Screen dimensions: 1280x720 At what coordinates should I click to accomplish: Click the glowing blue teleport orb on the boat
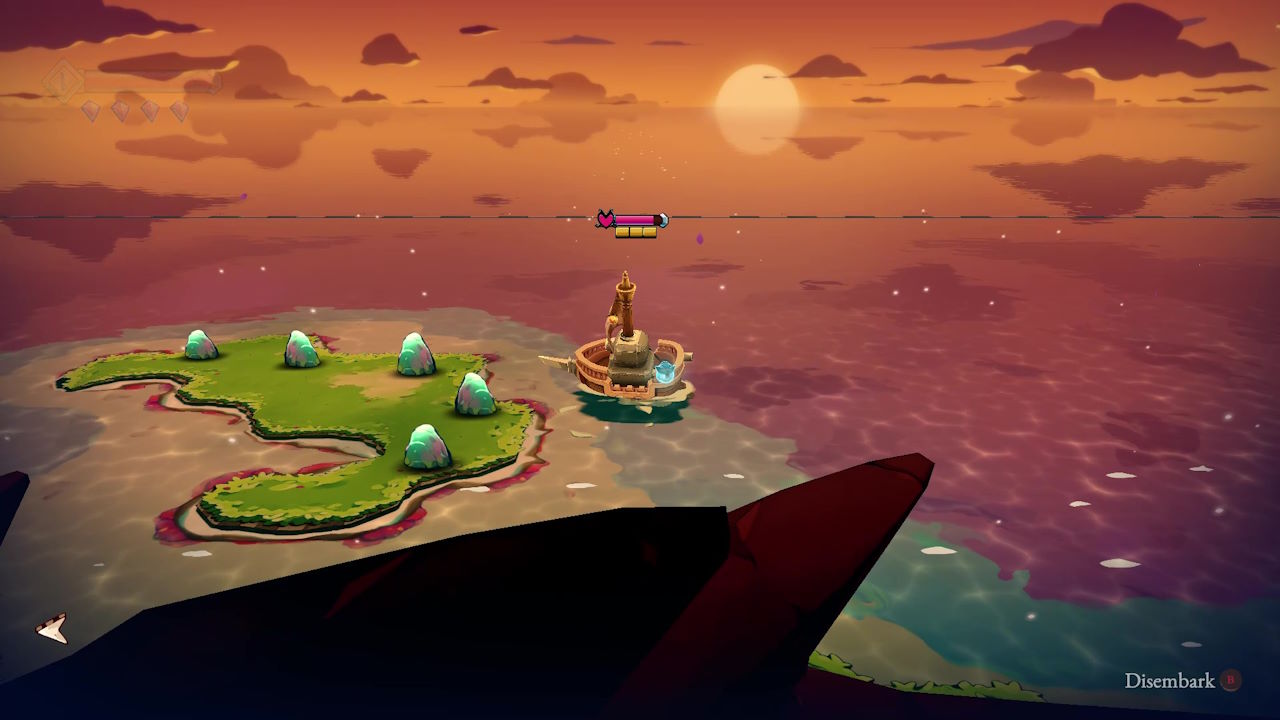point(663,370)
